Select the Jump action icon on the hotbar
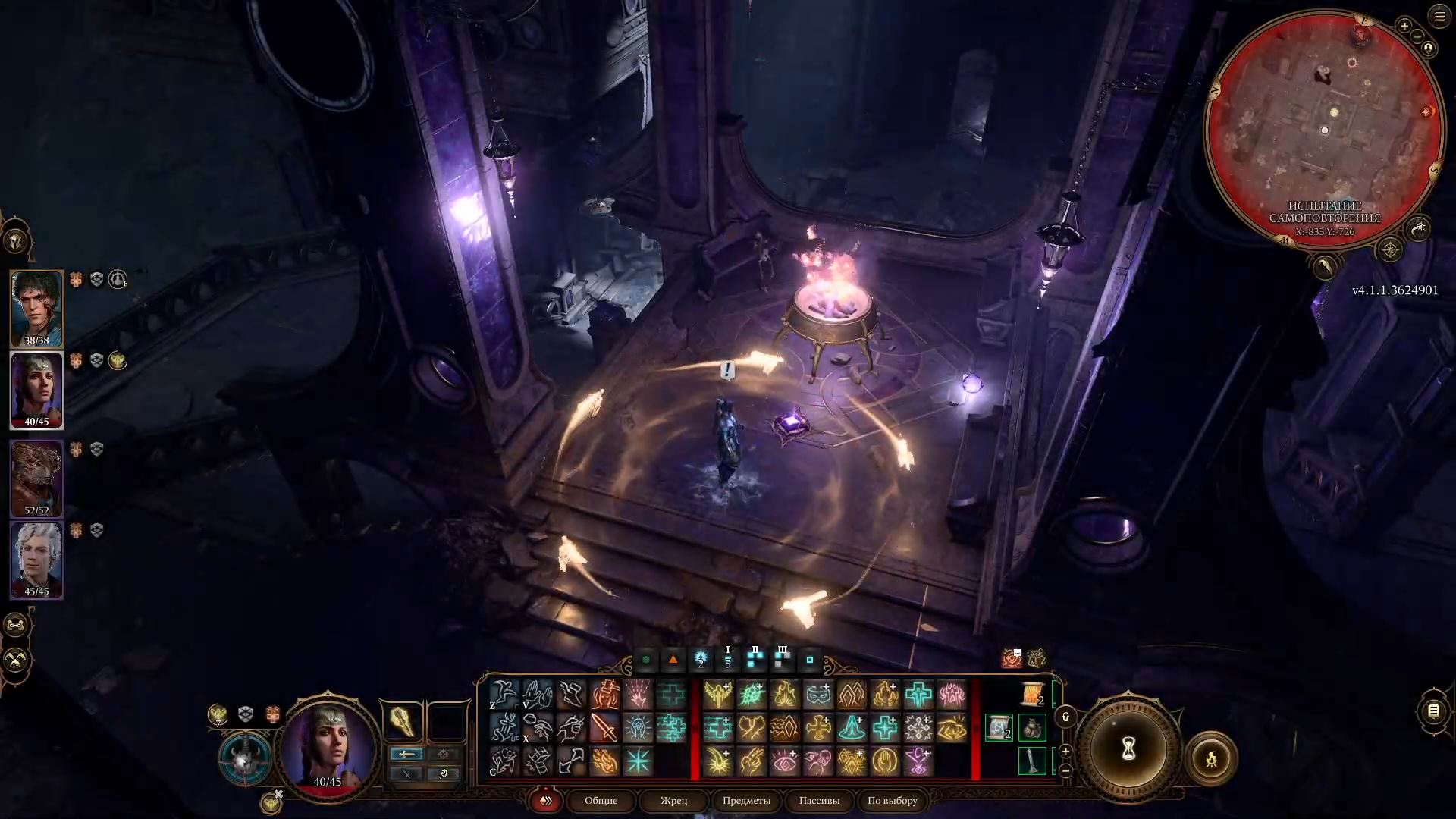This screenshot has width=1456, height=819. coord(504,693)
